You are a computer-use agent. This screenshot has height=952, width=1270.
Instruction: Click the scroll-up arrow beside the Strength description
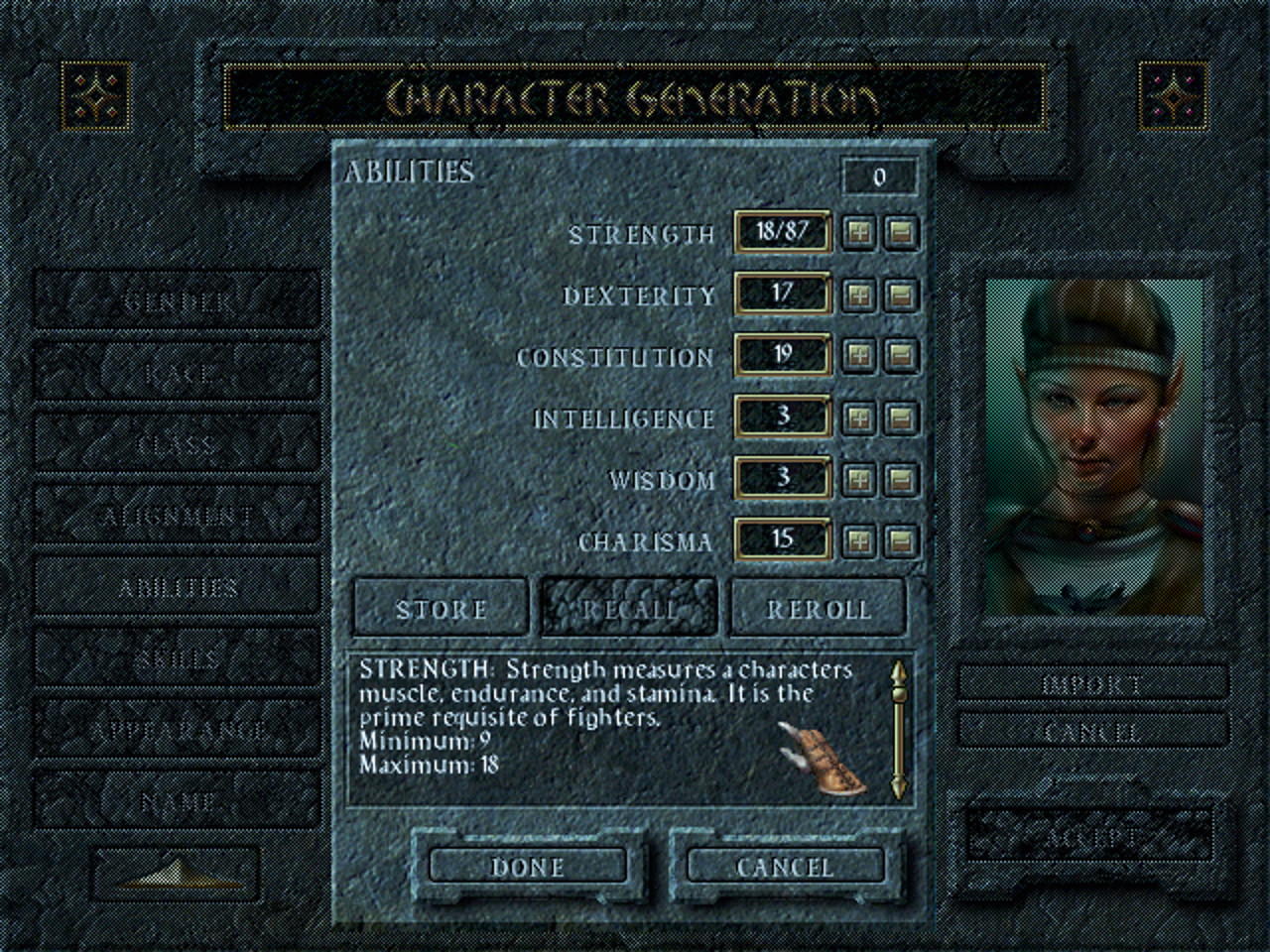899,672
